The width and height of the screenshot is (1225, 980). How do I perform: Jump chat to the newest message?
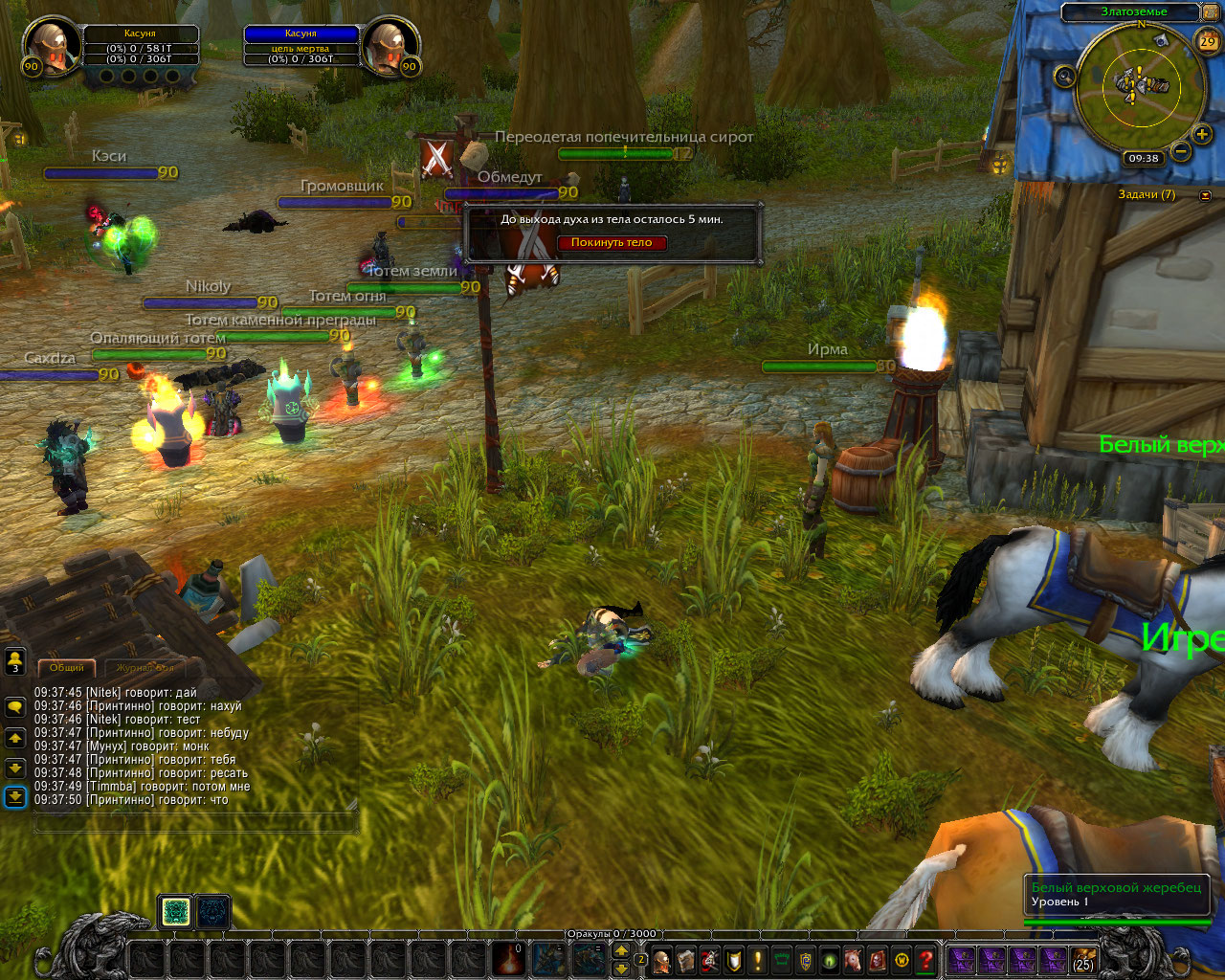tap(15, 796)
